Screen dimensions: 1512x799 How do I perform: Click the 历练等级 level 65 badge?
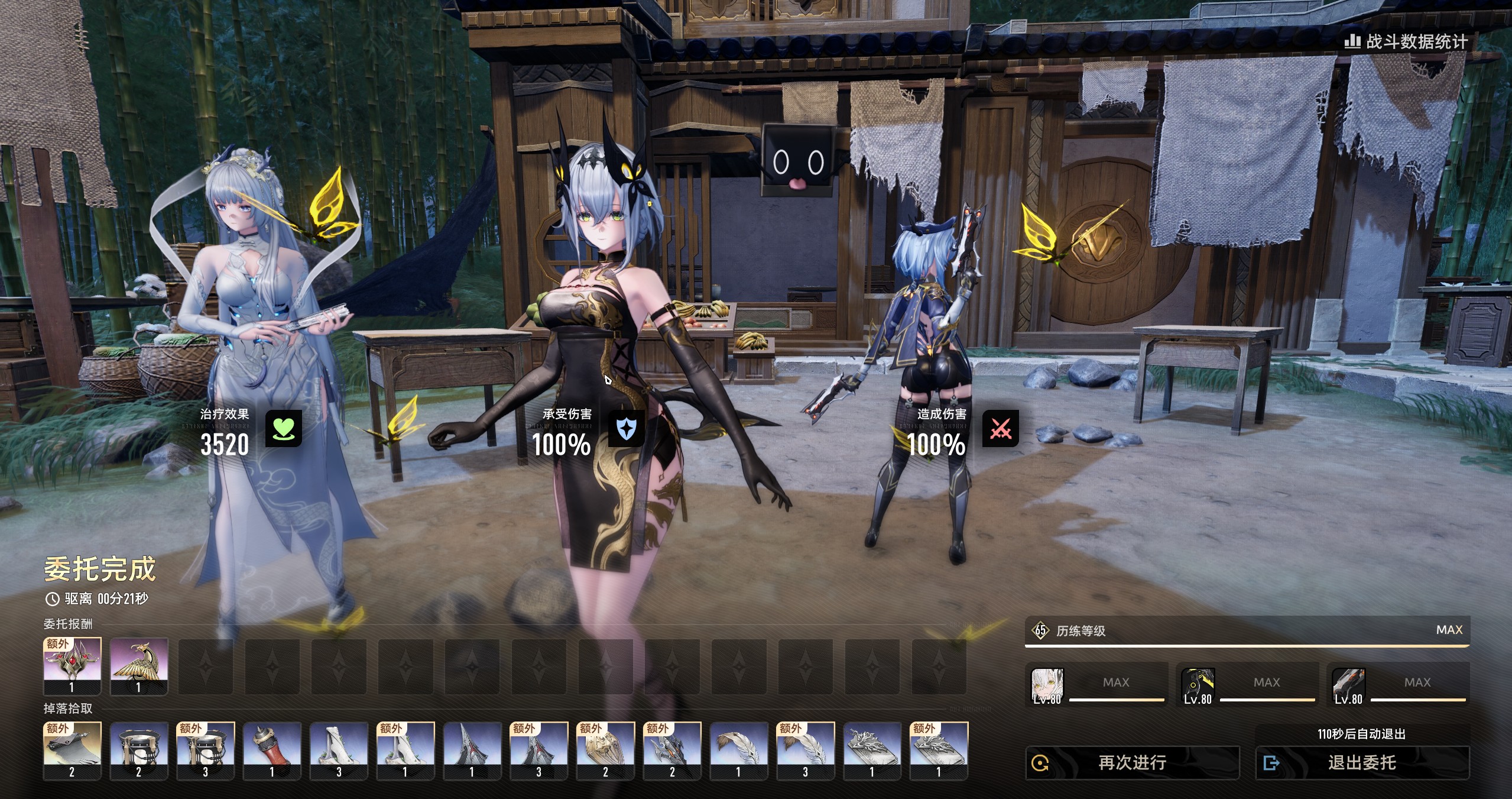tap(1040, 630)
